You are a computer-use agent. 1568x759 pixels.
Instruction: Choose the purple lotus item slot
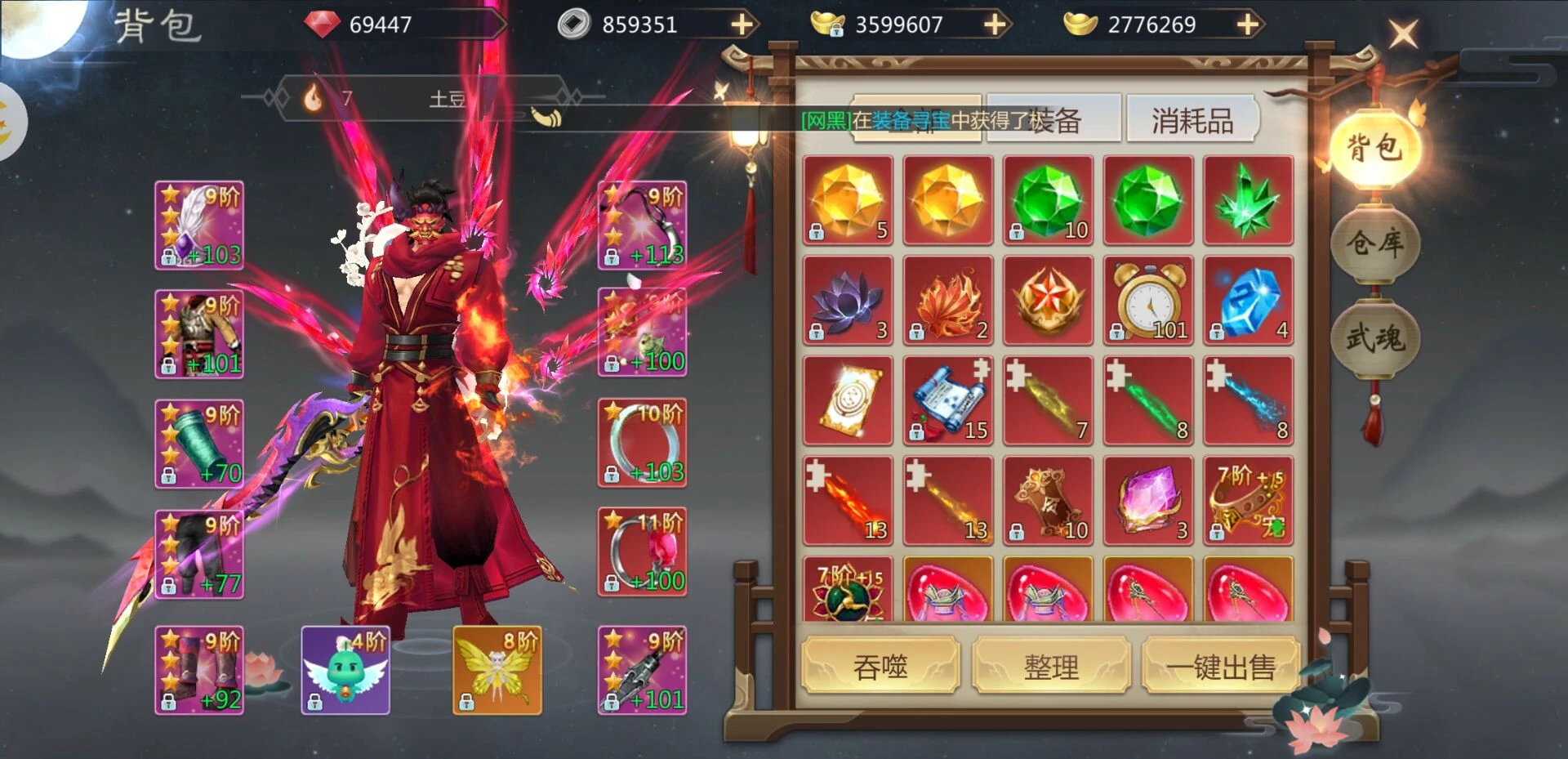tap(848, 301)
